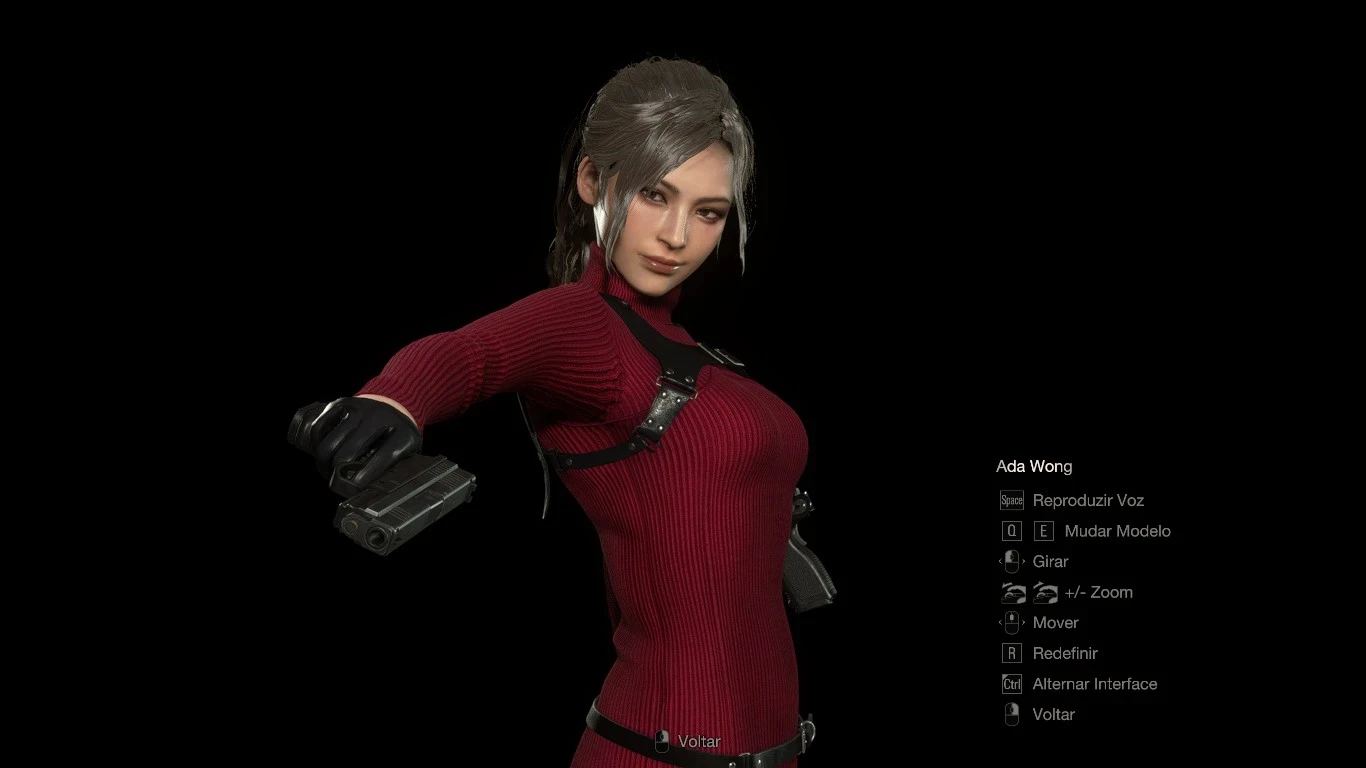Activate Reproduzir Voz to play character voice

[x=1089, y=500]
